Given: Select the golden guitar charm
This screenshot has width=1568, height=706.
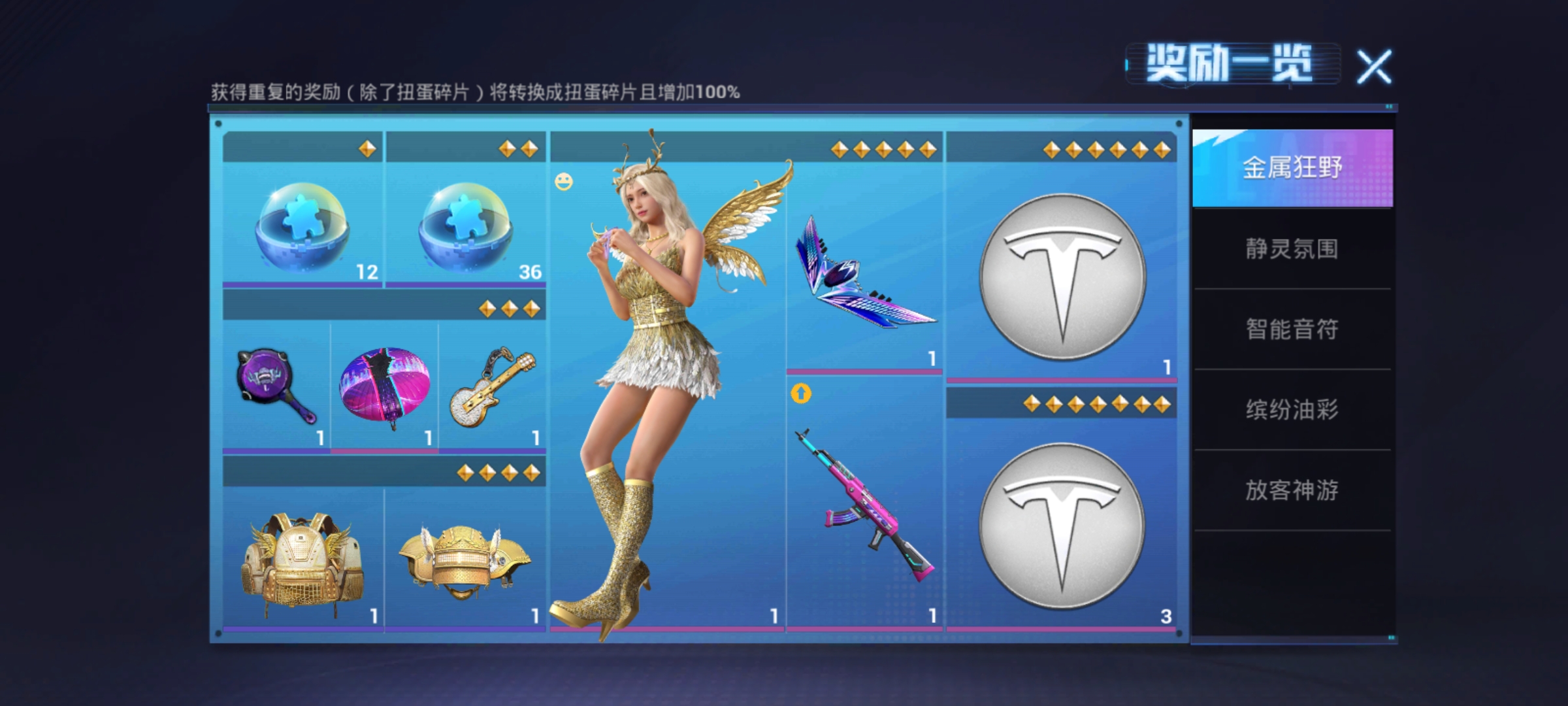Looking at the screenshot, I should coord(492,387).
